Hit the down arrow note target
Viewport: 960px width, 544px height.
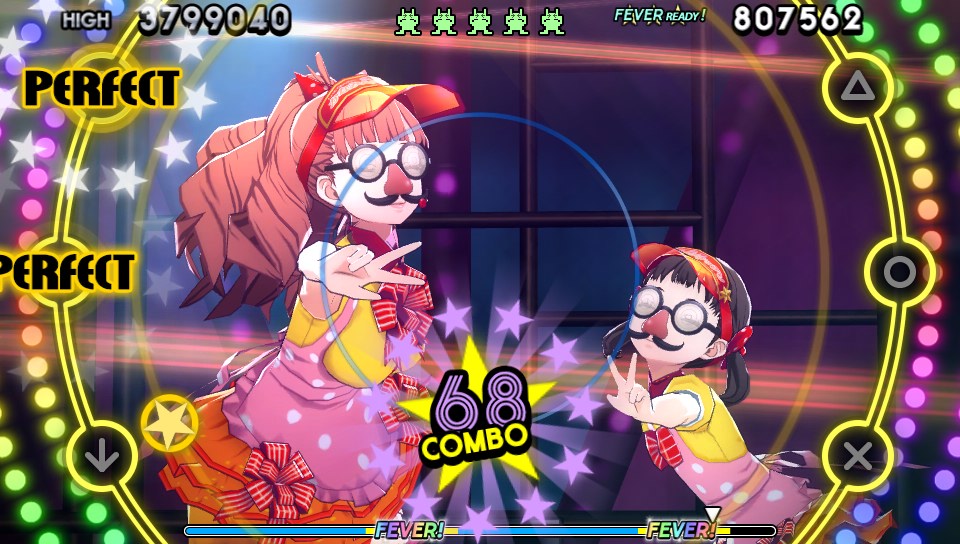click(x=101, y=457)
